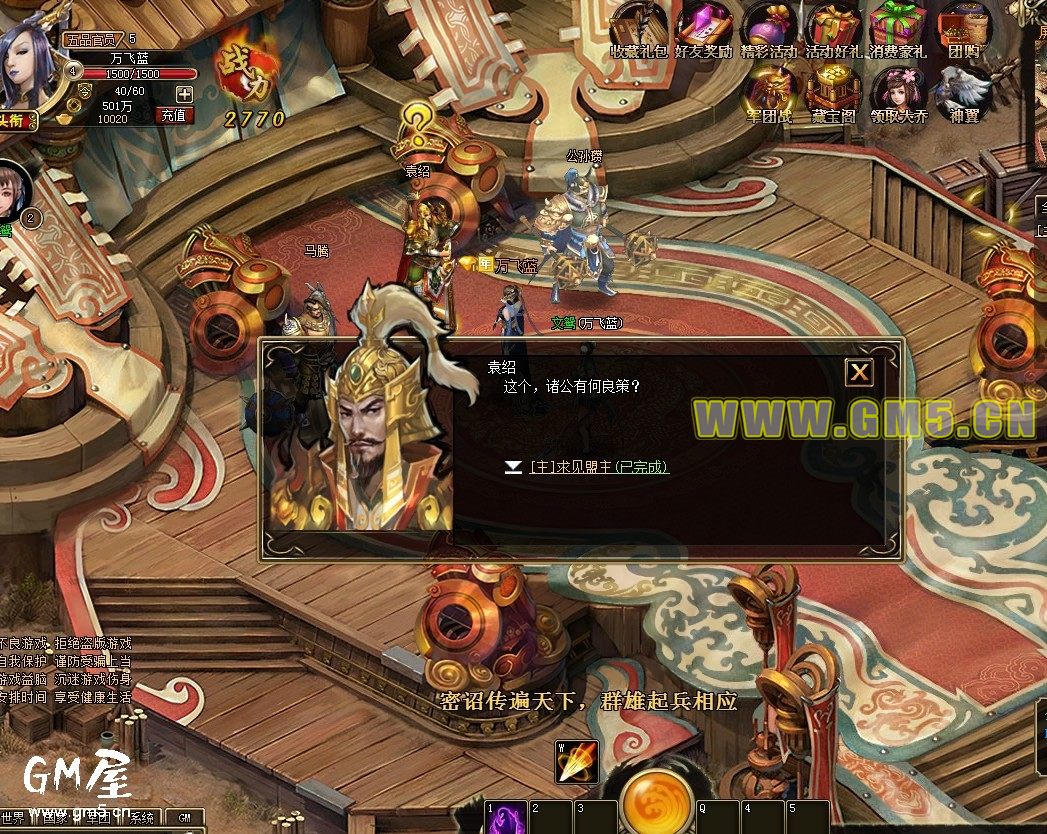1047x834 pixels.
Task: Open the 团购 group purchase icon
Action: point(963,28)
